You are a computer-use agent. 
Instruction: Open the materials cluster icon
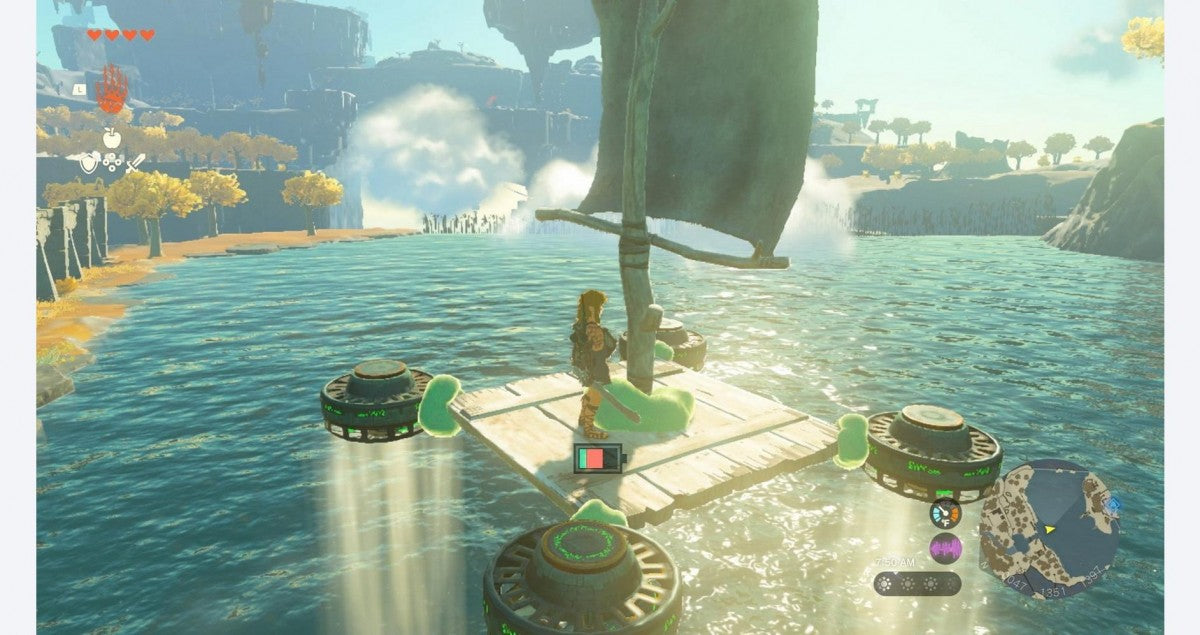click(112, 161)
